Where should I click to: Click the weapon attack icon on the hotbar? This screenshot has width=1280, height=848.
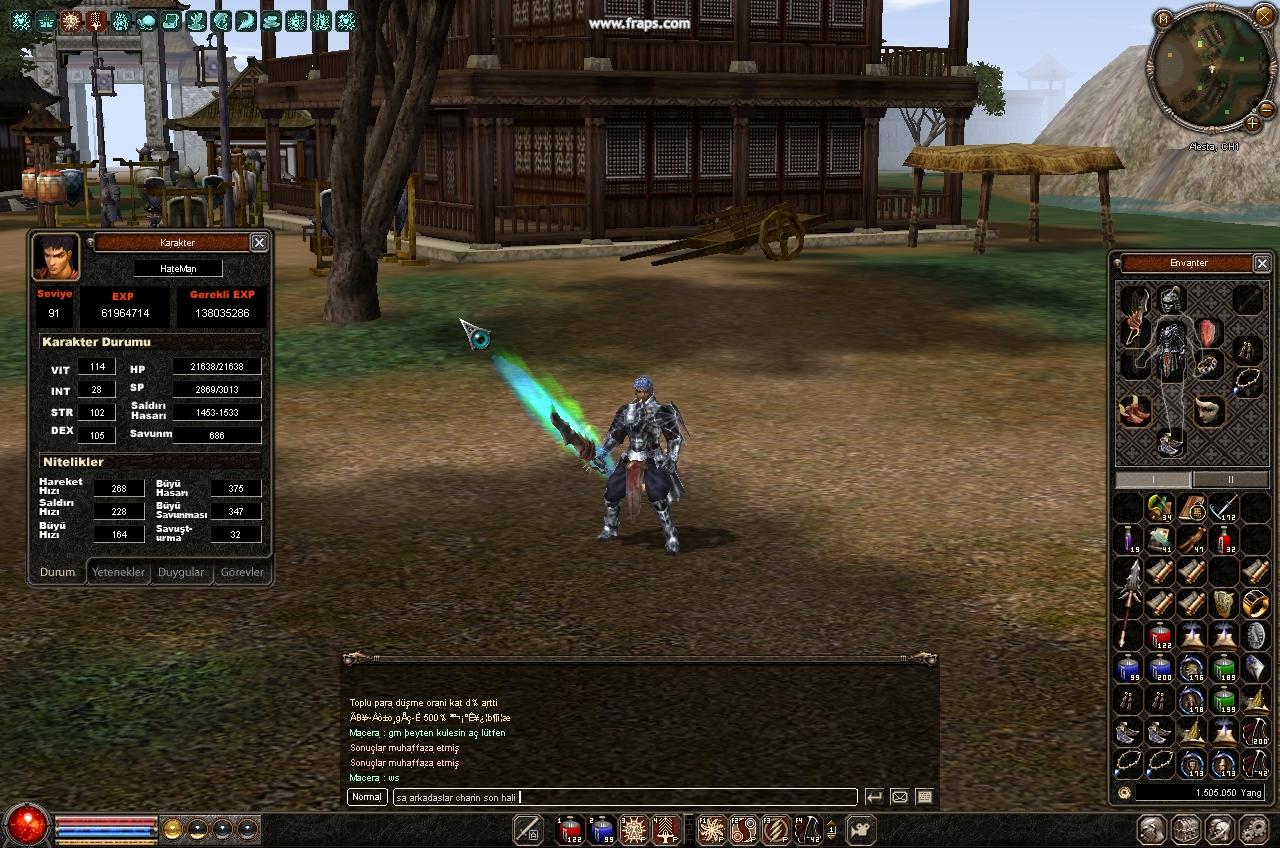(x=528, y=828)
